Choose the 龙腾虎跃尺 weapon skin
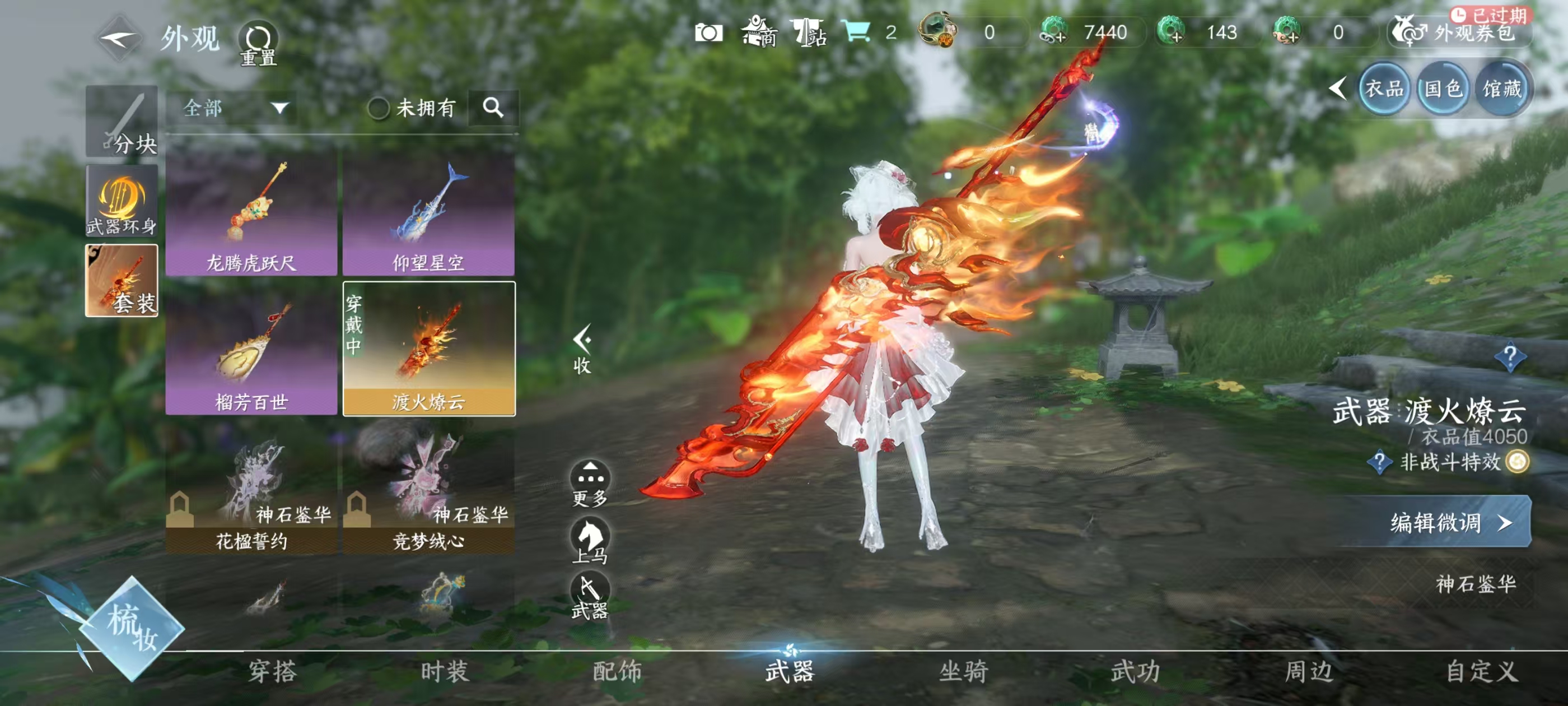Viewport: 1568px width, 706px height. click(251, 213)
